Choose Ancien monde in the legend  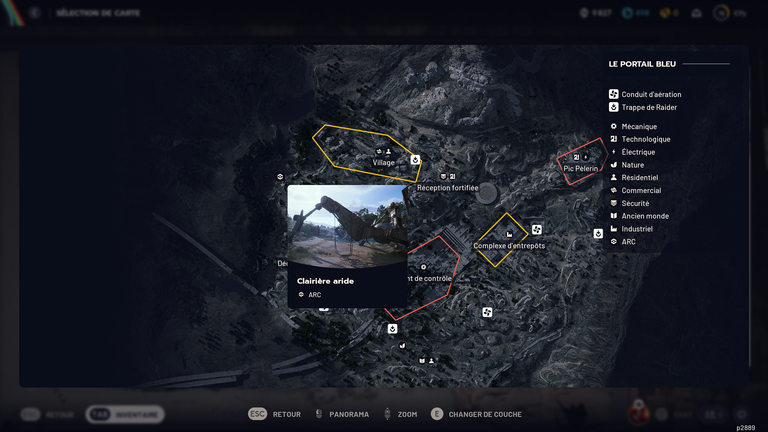click(x=644, y=216)
